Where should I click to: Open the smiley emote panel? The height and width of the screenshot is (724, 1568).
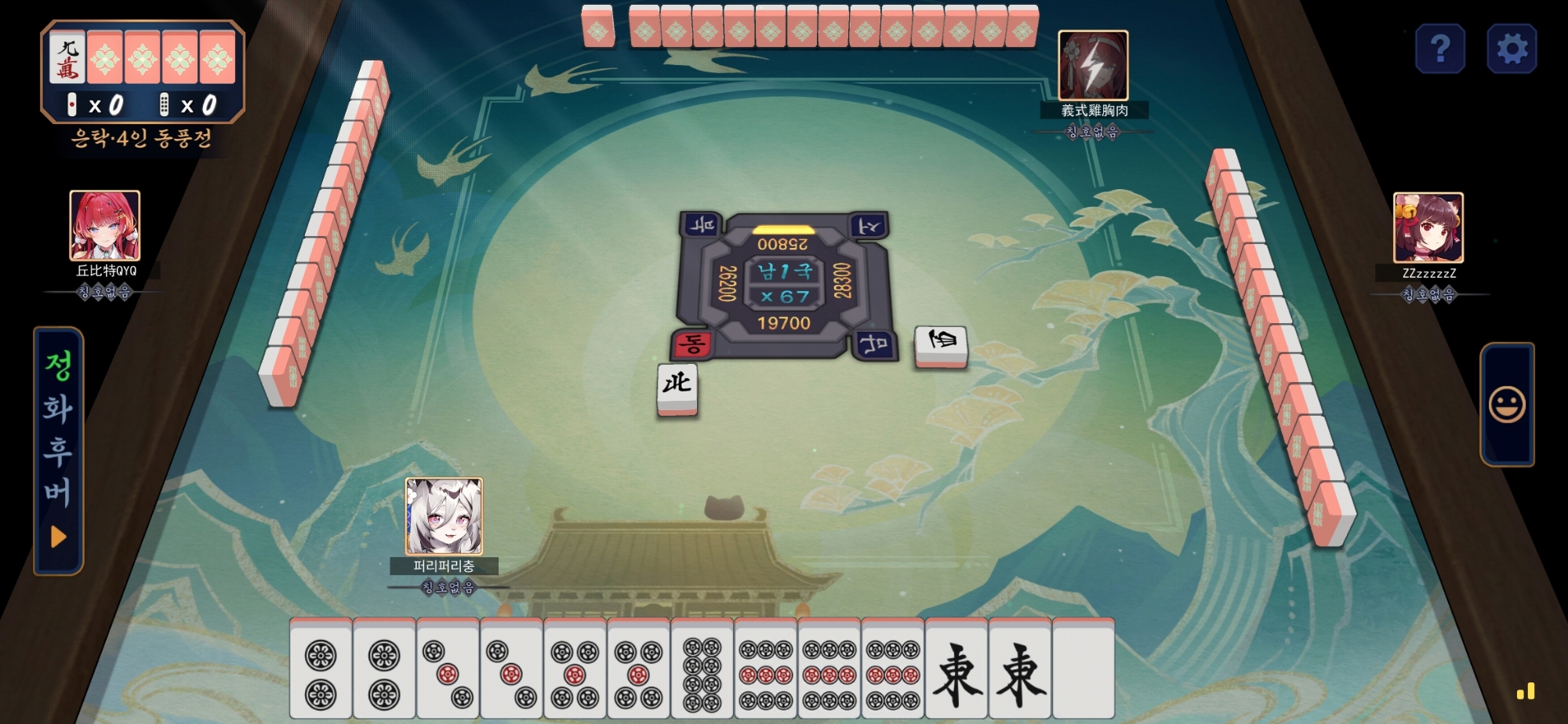click(1506, 405)
